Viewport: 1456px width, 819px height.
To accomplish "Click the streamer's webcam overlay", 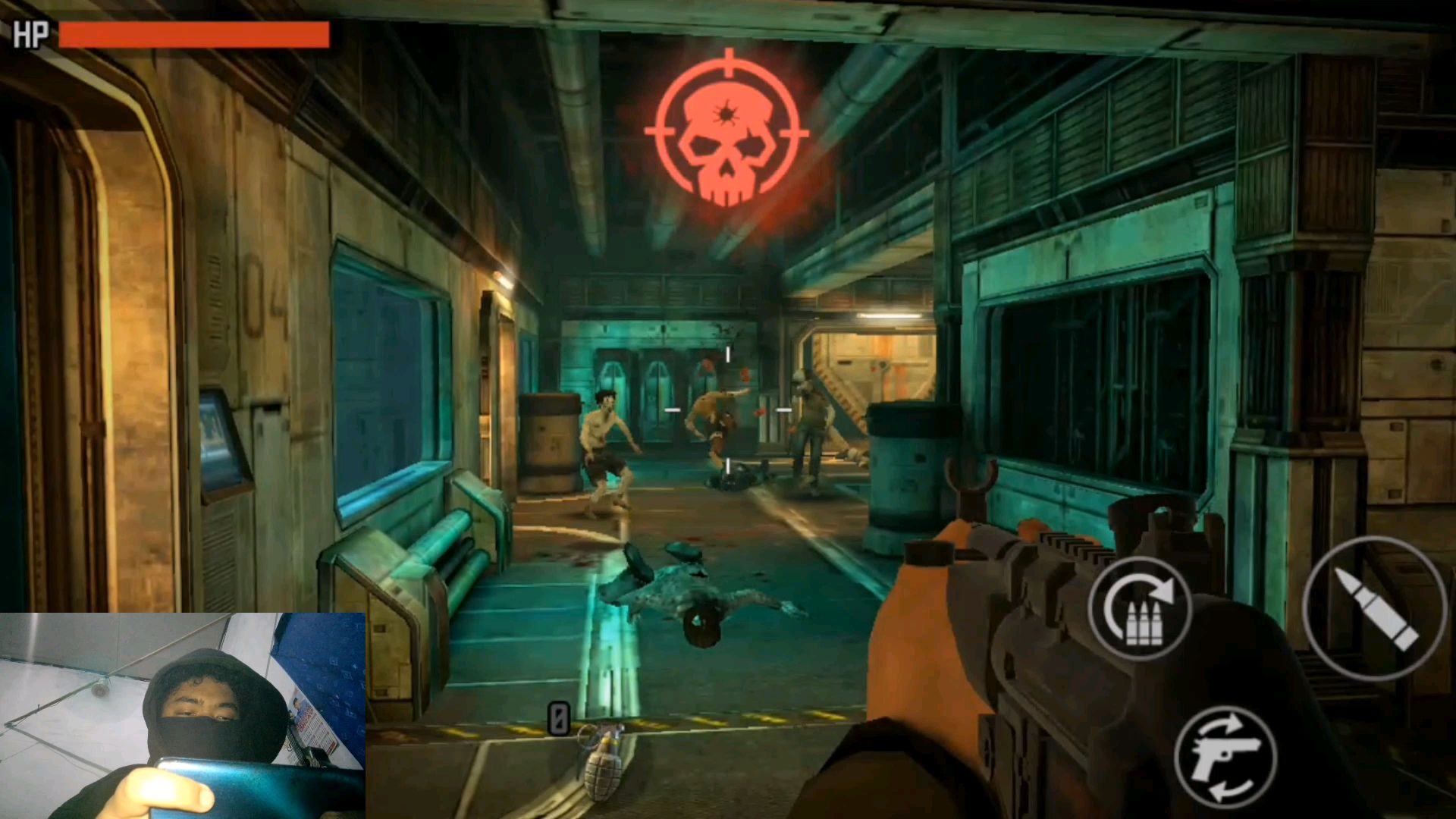I will (x=183, y=715).
